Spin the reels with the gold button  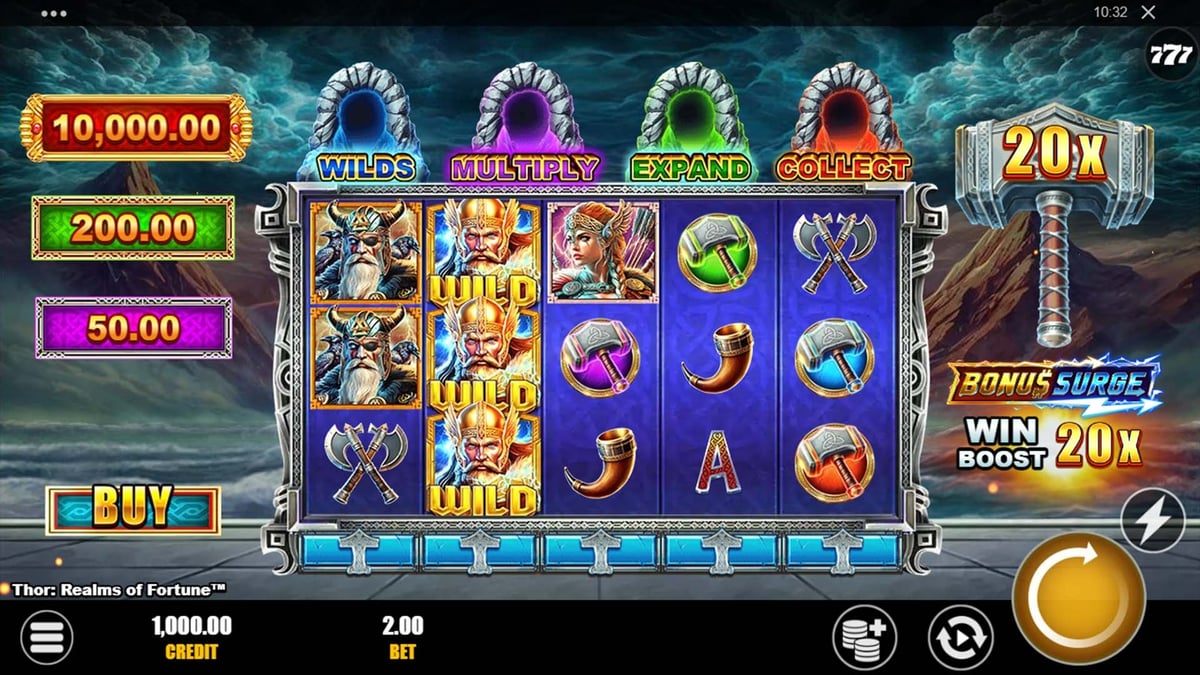[1078, 599]
